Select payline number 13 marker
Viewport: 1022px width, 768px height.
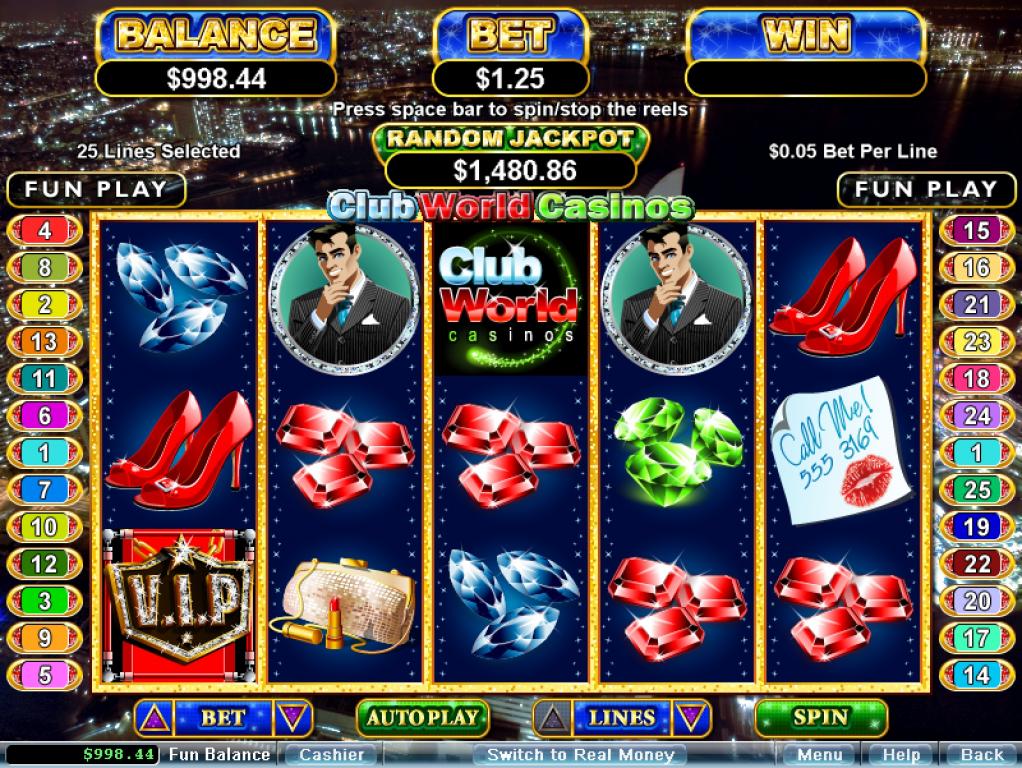45,342
